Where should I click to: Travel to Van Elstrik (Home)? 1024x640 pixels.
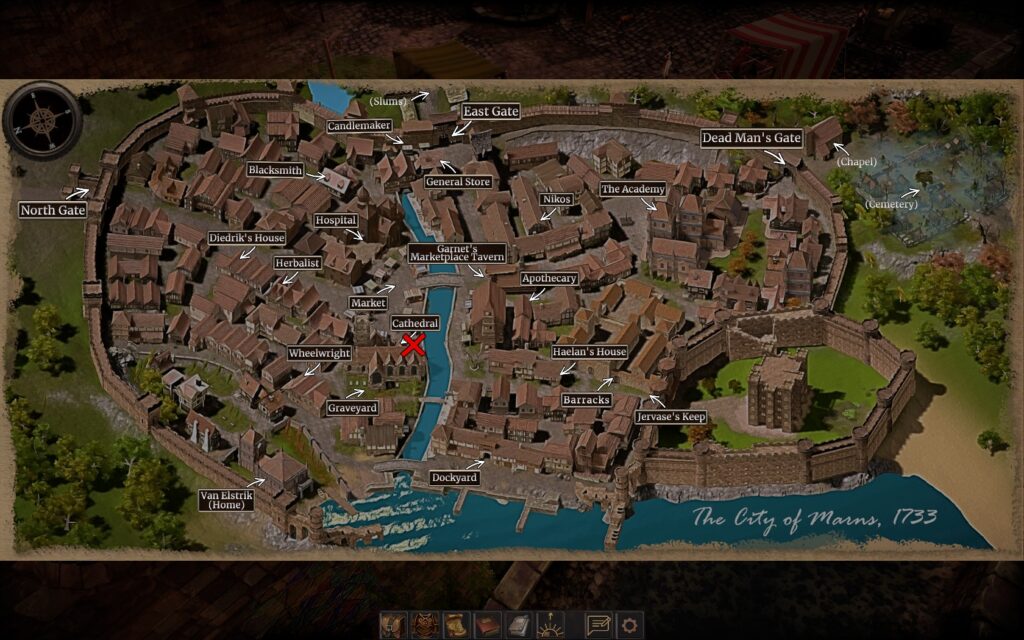click(222, 499)
